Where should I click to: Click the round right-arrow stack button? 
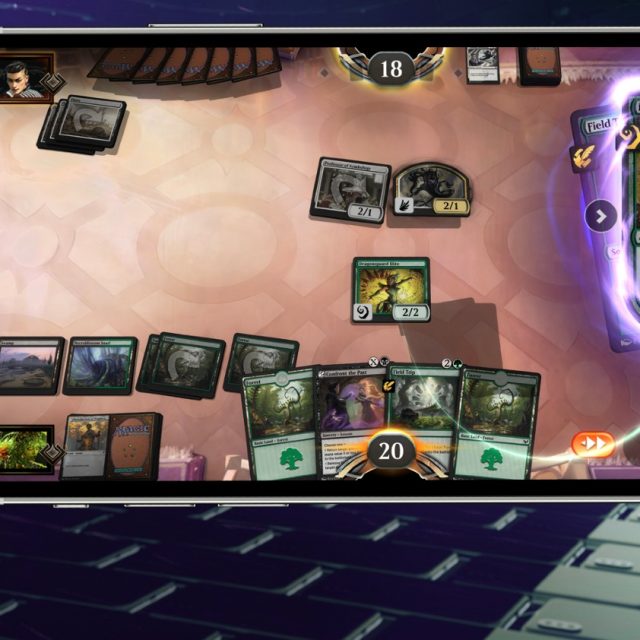click(601, 216)
